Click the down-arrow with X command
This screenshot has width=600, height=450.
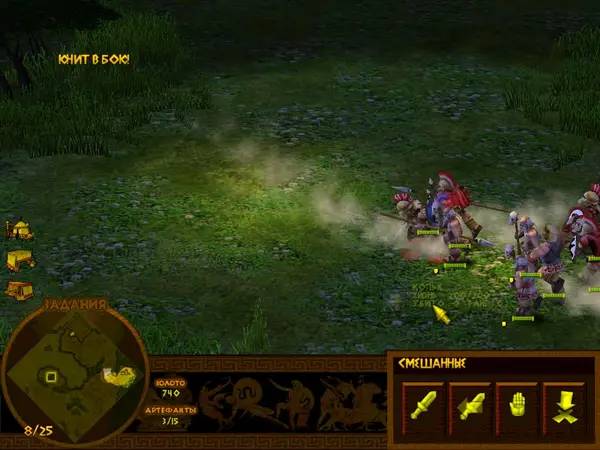[563, 406]
